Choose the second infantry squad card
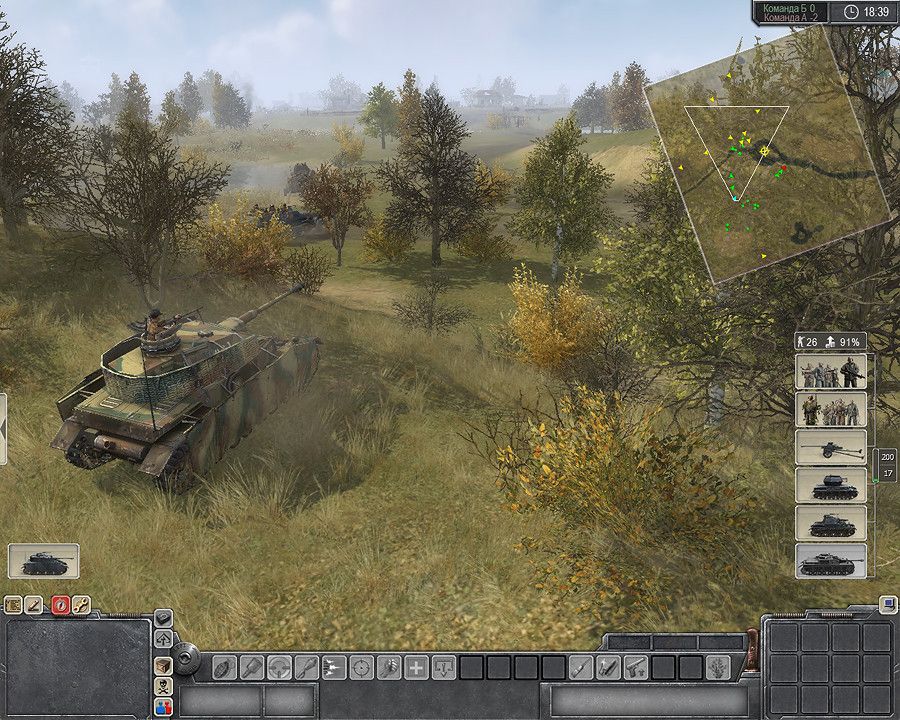Image resolution: width=900 pixels, height=720 pixels. click(831, 410)
